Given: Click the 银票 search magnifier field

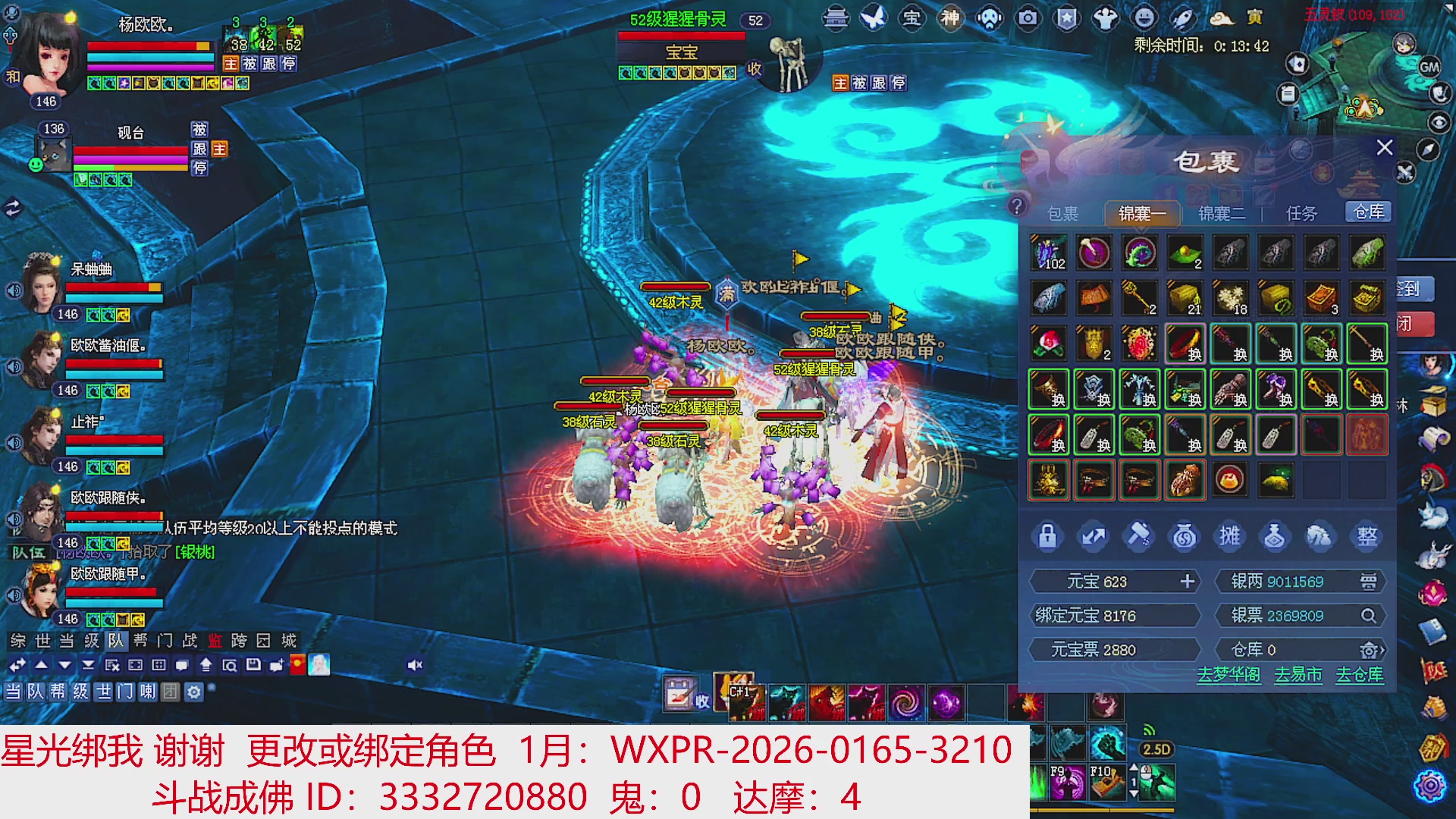Looking at the screenshot, I should coord(1370,616).
